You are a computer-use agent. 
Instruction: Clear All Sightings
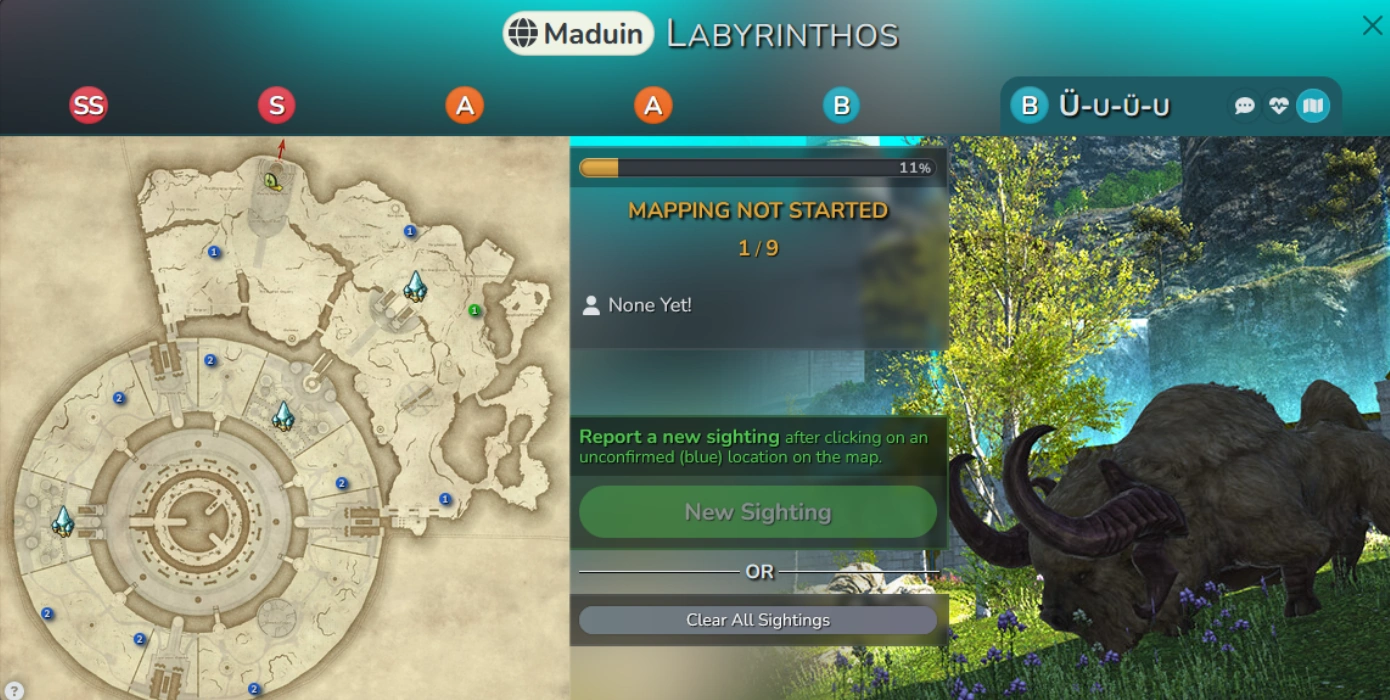757,620
